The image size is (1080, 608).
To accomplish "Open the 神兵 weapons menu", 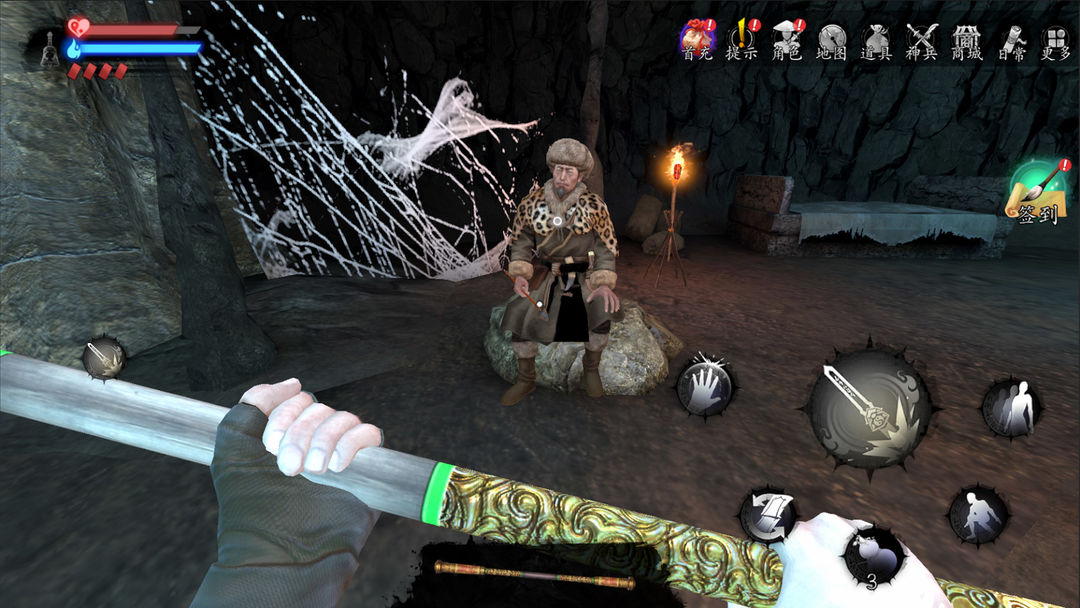I will 921,40.
